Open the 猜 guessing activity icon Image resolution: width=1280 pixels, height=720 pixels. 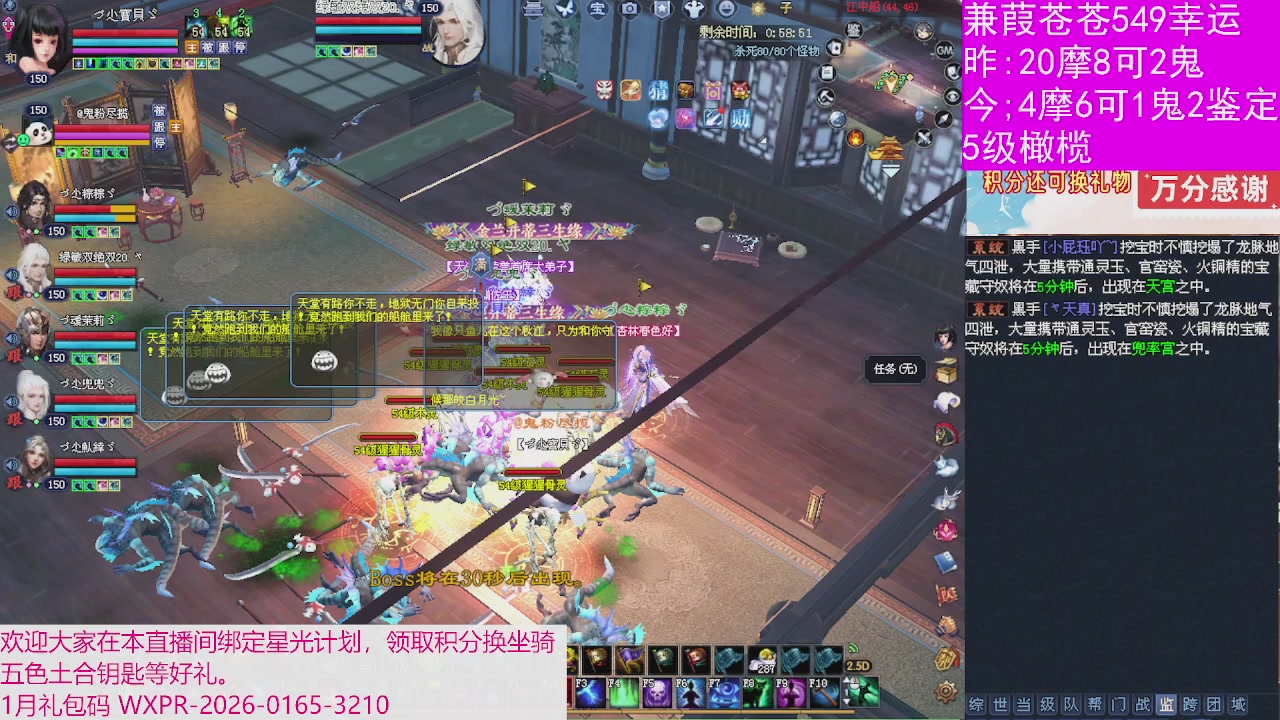click(x=659, y=91)
